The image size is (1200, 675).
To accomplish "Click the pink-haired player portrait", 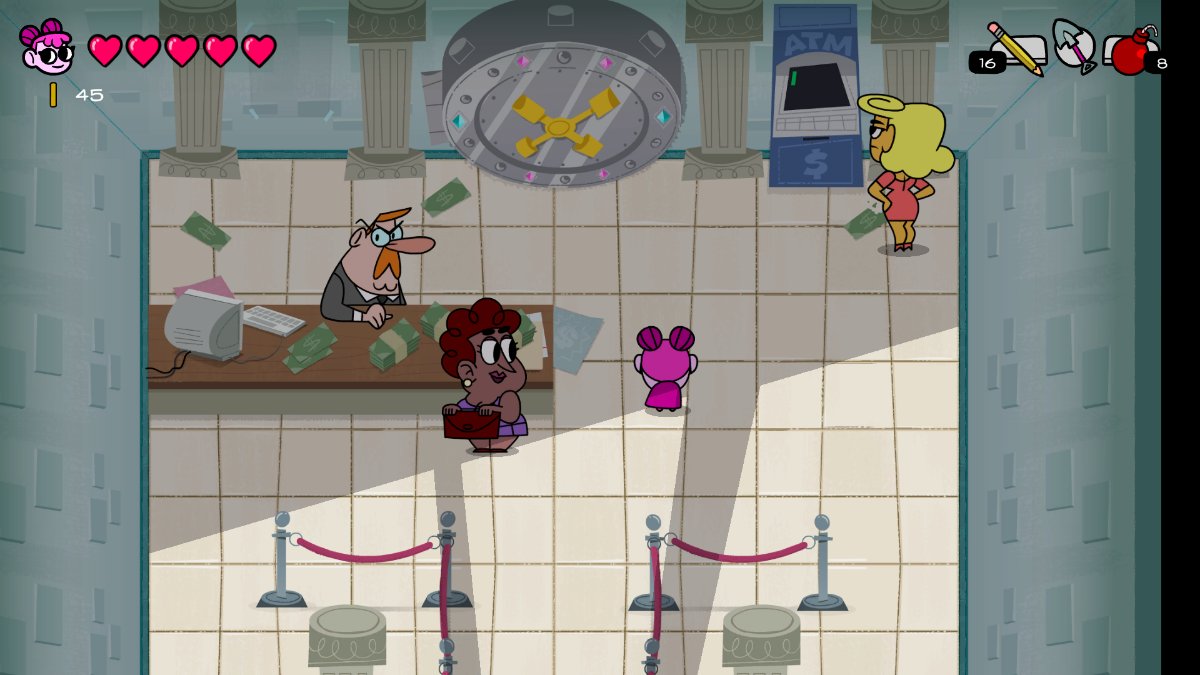I will coord(47,47).
